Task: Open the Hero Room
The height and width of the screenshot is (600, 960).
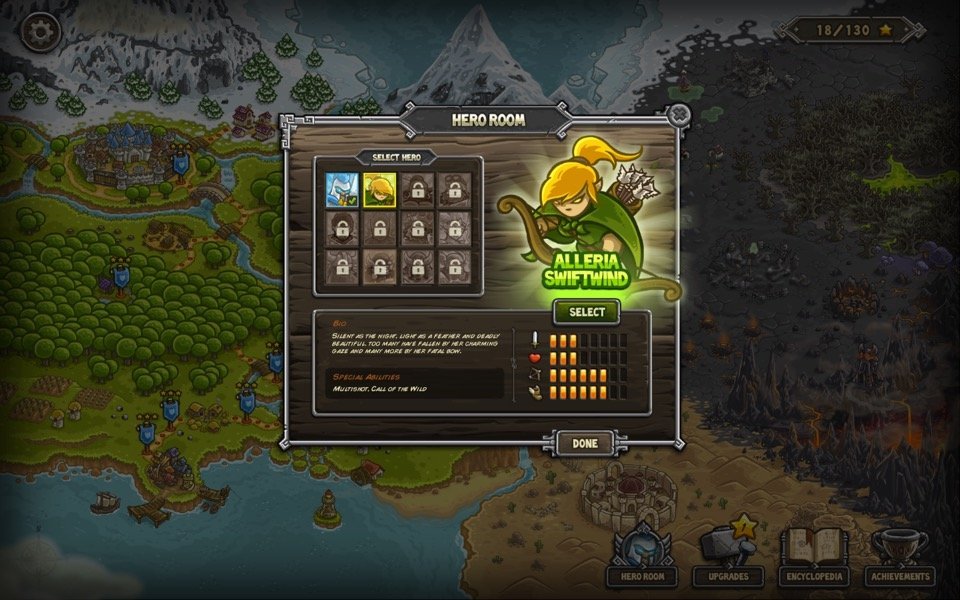Action: 642,557
